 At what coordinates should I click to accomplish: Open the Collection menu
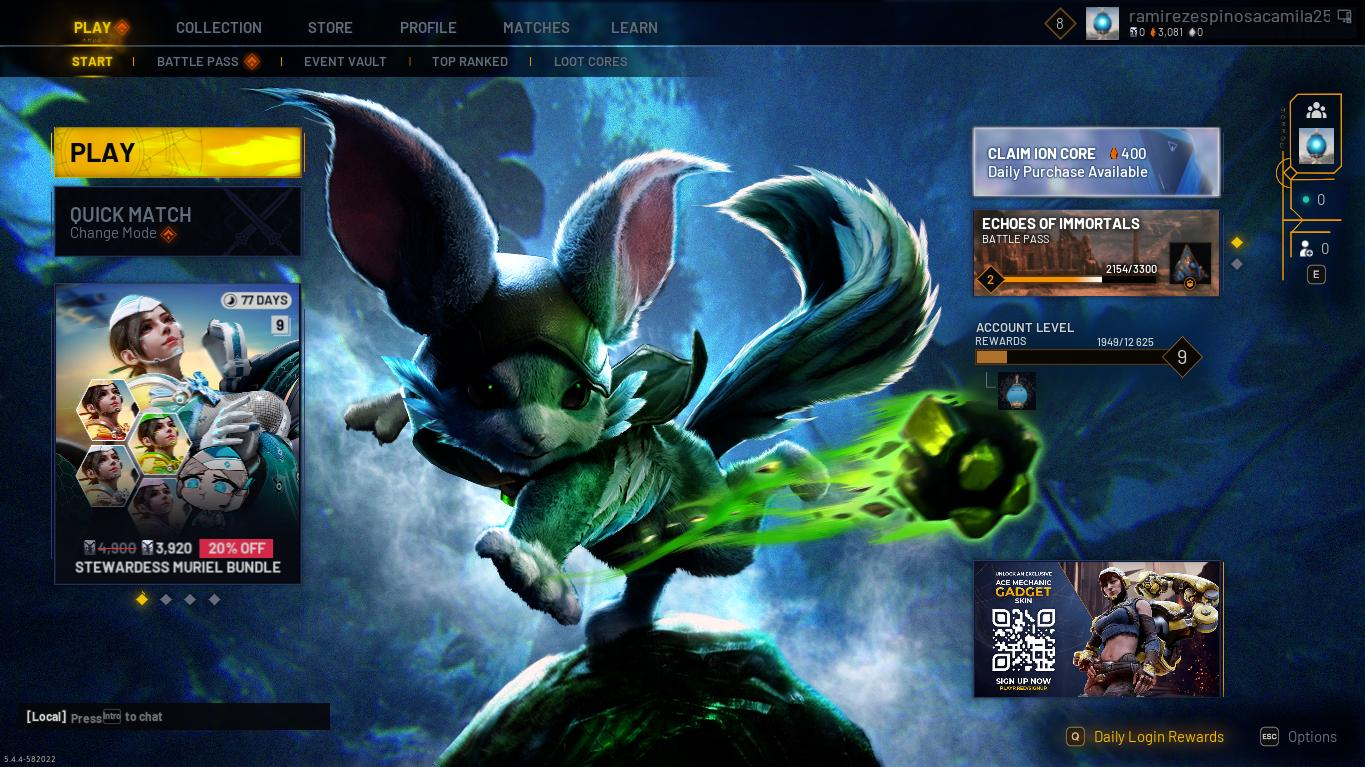coord(218,28)
